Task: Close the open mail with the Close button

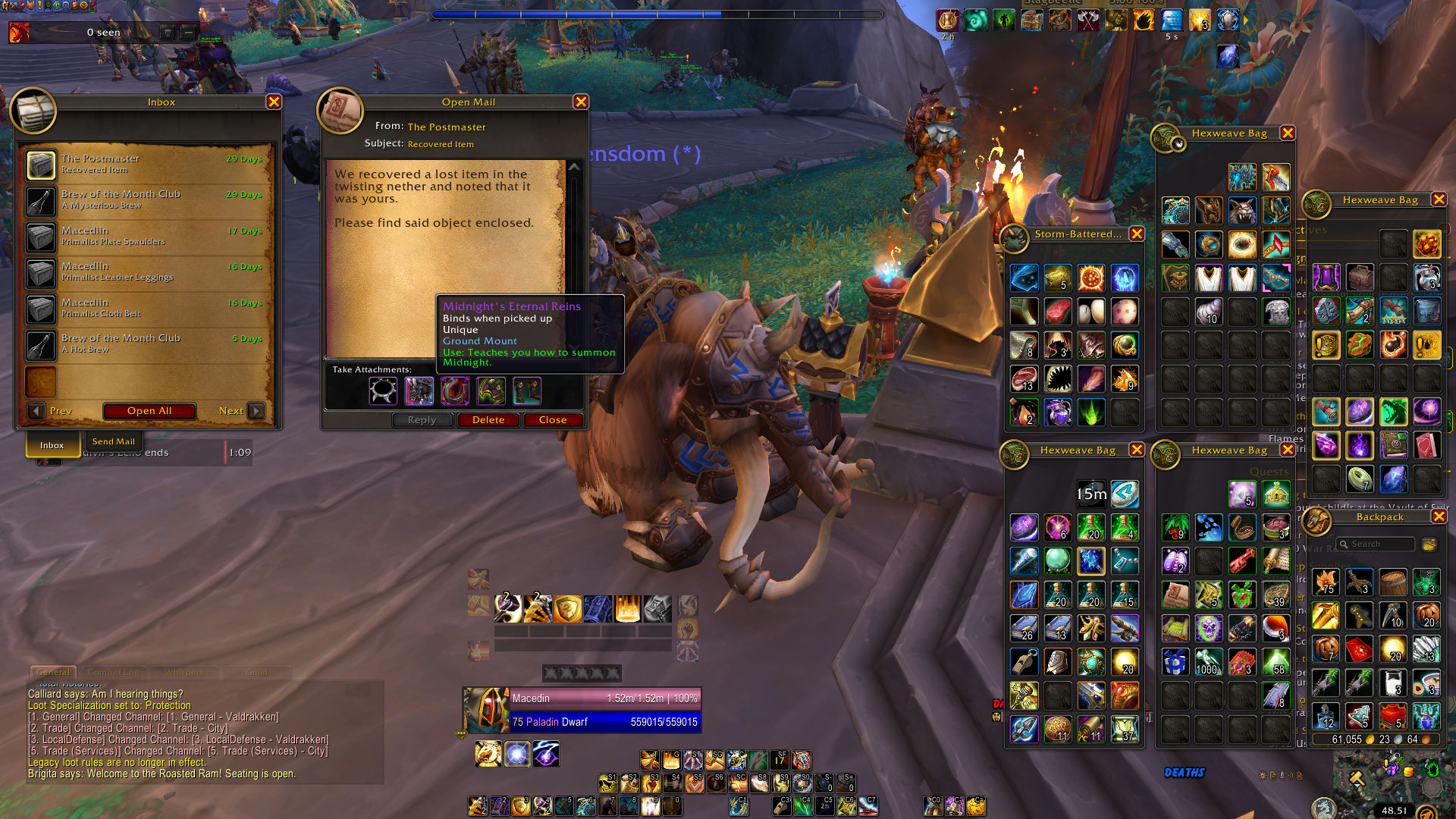Action: (553, 420)
